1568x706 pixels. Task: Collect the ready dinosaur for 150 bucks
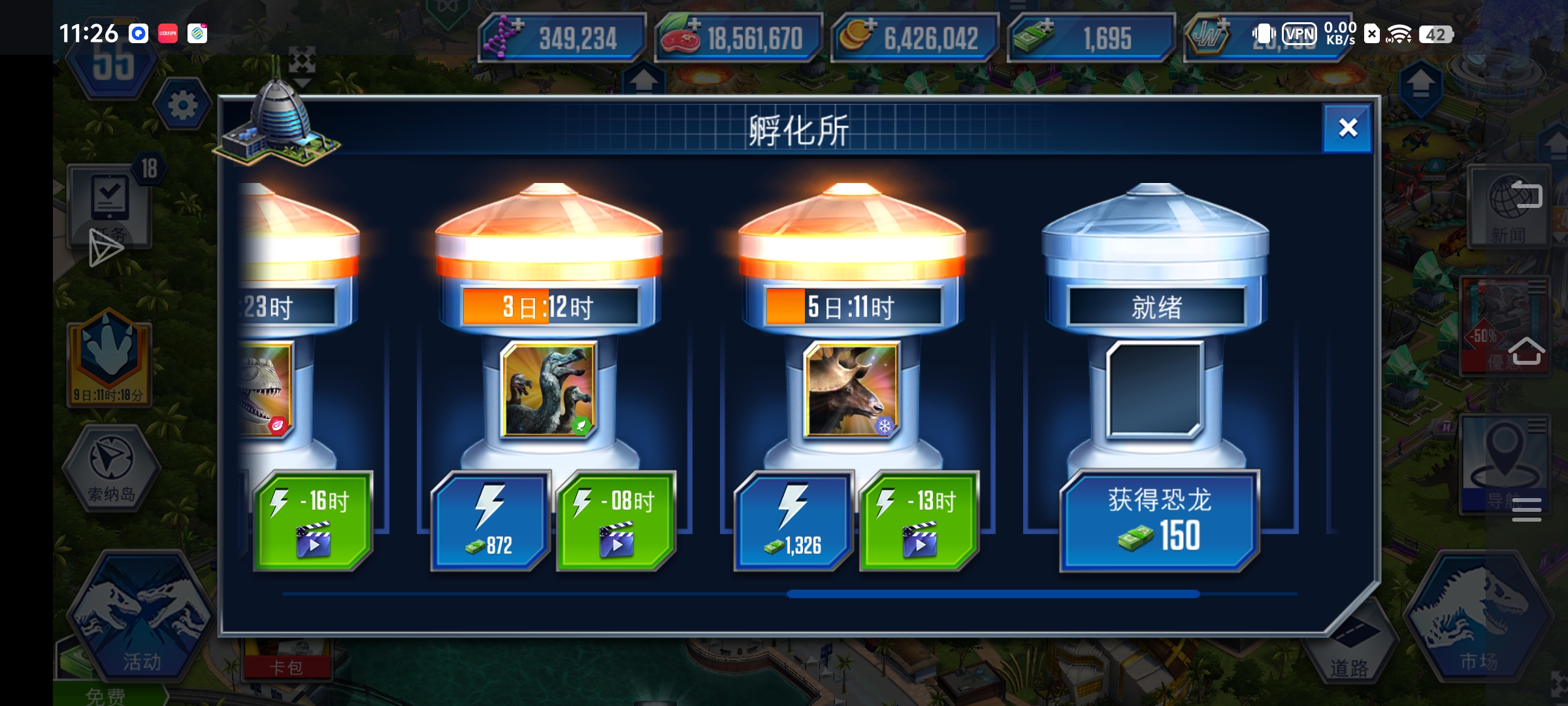coord(1158,518)
